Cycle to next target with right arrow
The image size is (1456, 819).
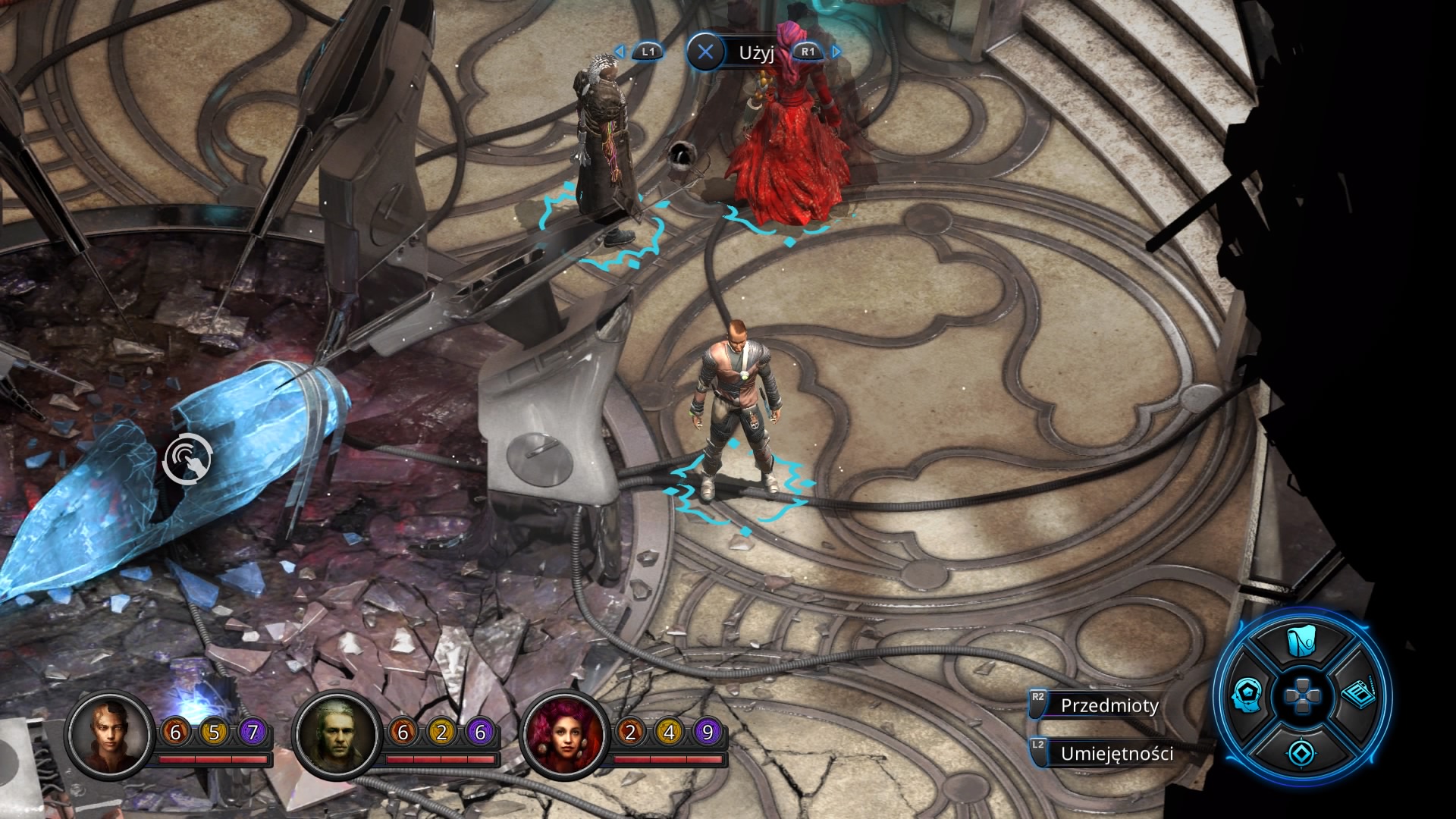pyautogui.click(x=836, y=52)
